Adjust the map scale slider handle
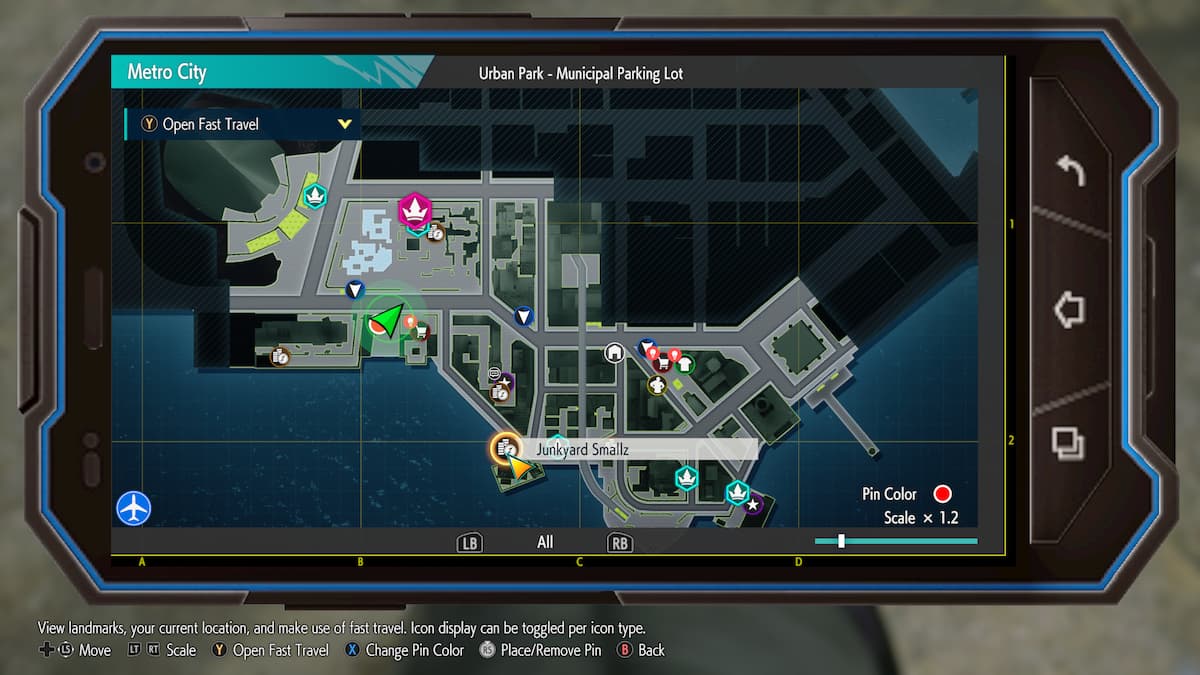1200x675 pixels. pos(841,541)
